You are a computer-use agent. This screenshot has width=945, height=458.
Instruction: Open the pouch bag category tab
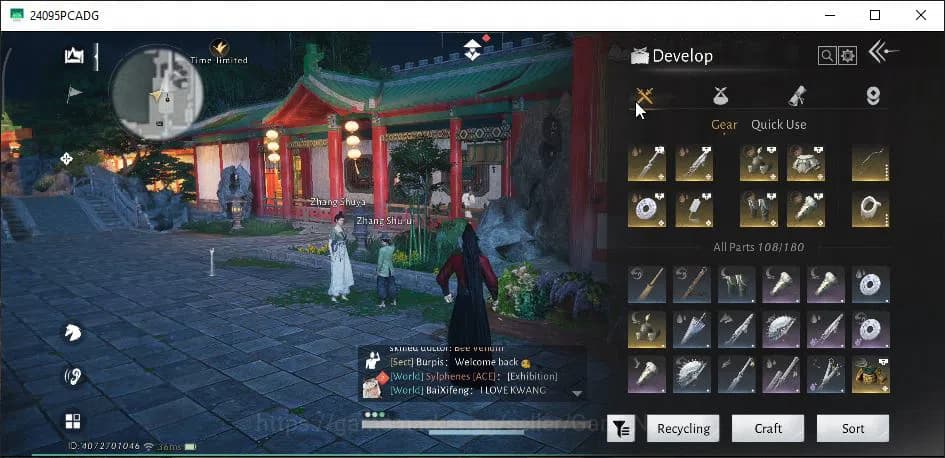point(720,96)
